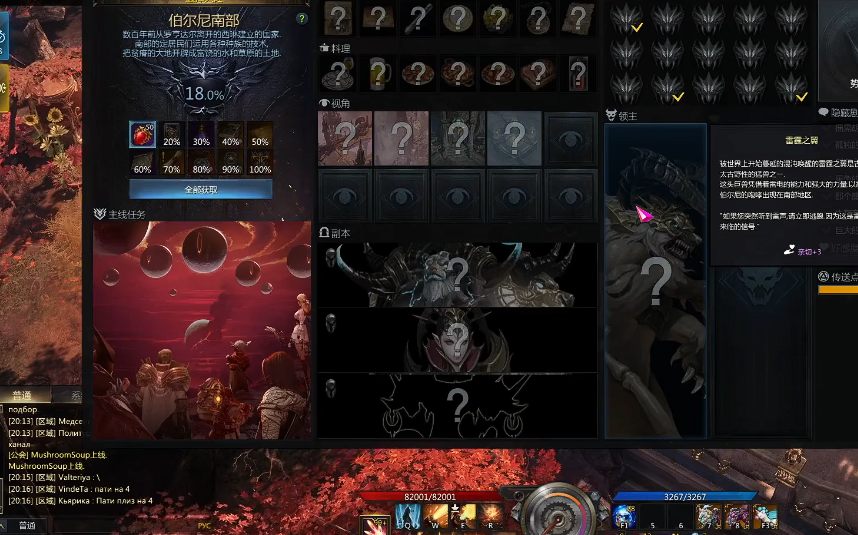Select the 100% reward slot
Screen dimensions: 858x535
pos(260,163)
